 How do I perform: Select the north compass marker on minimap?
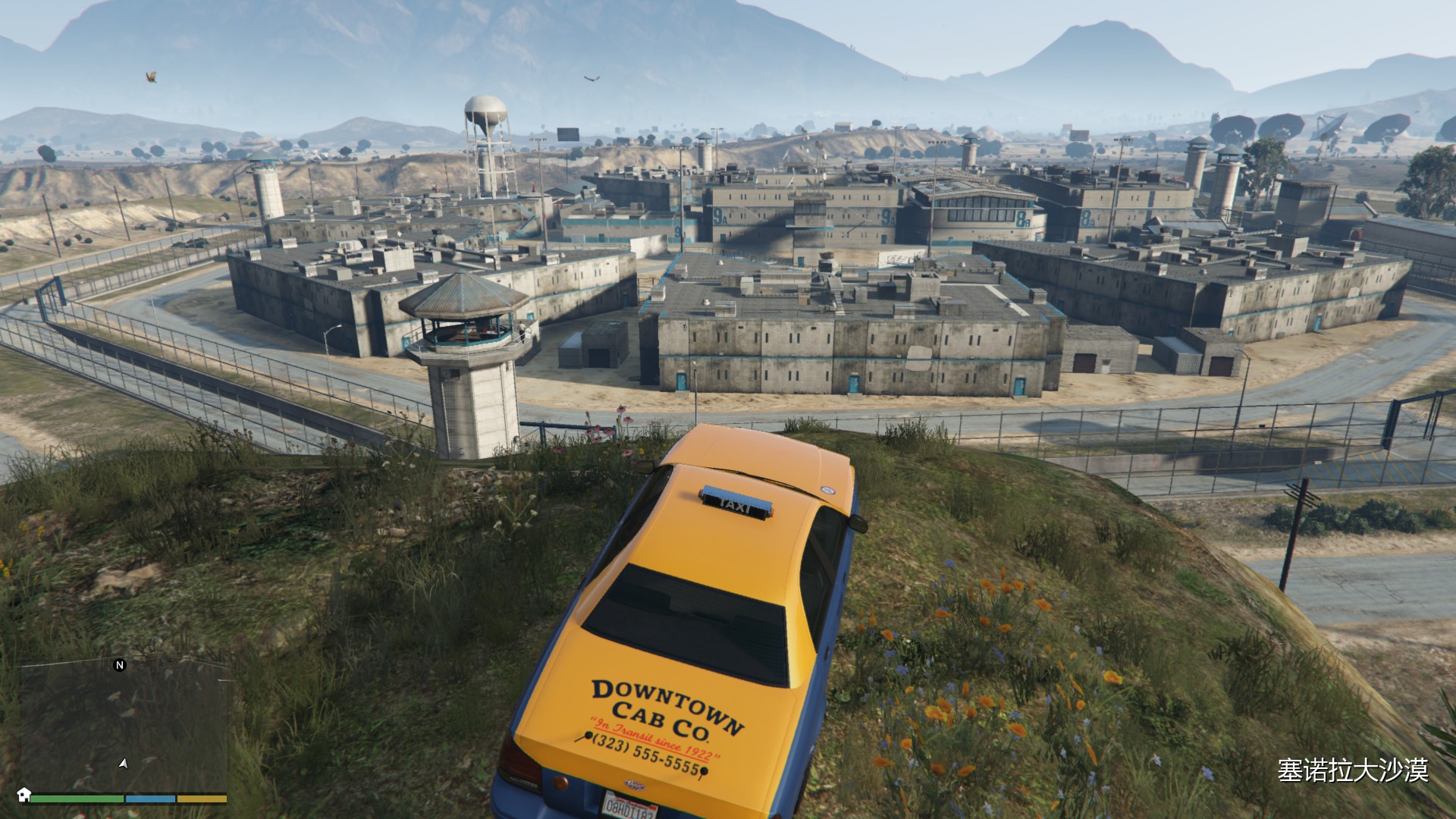119,665
